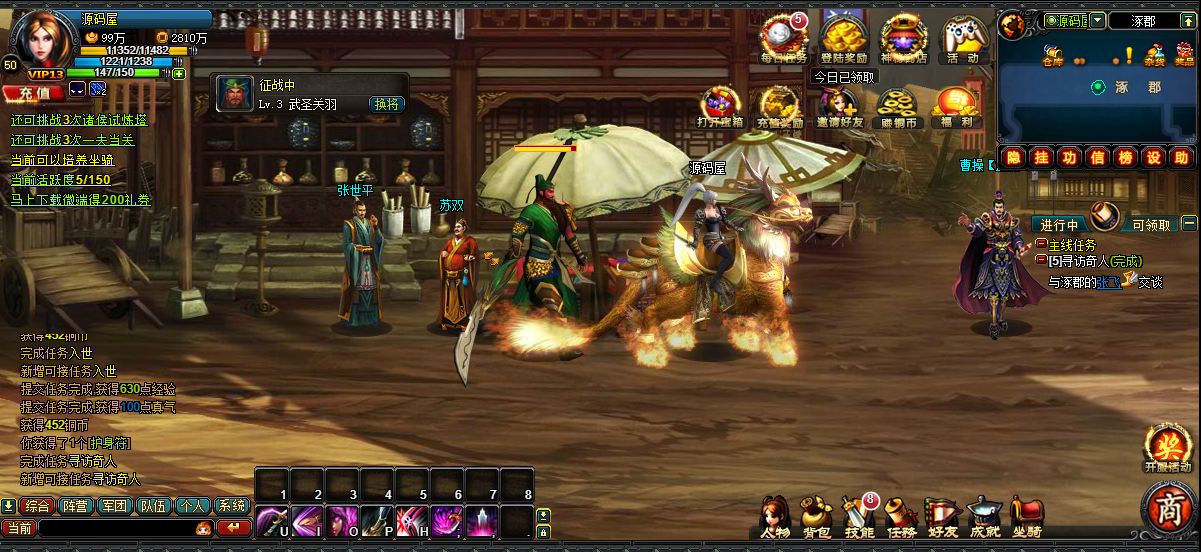Claim the 登陆奖励 login reward
1201x552 pixels.
click(843, 38)
